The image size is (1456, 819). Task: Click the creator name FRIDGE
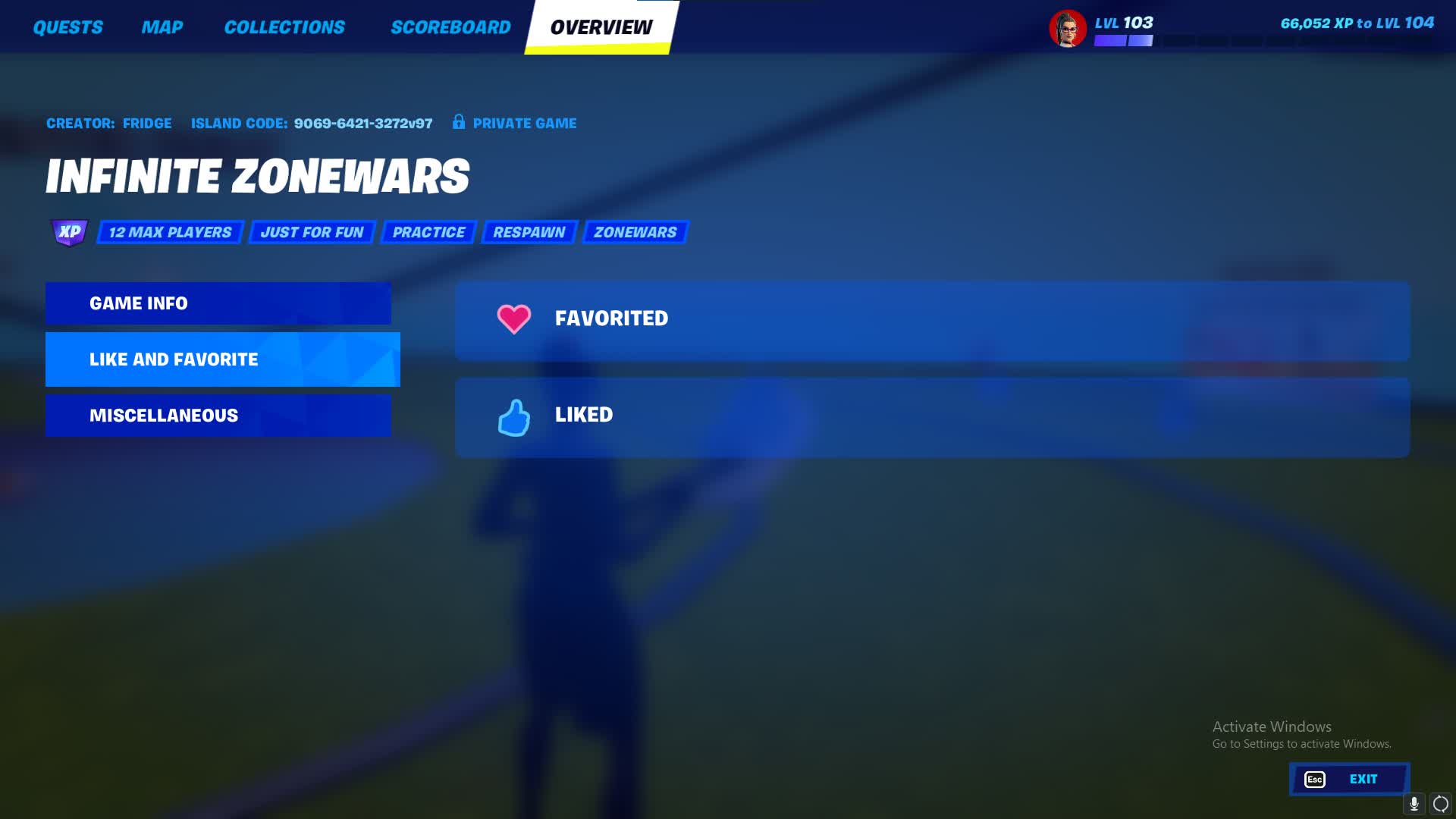(x=148, y=122)
